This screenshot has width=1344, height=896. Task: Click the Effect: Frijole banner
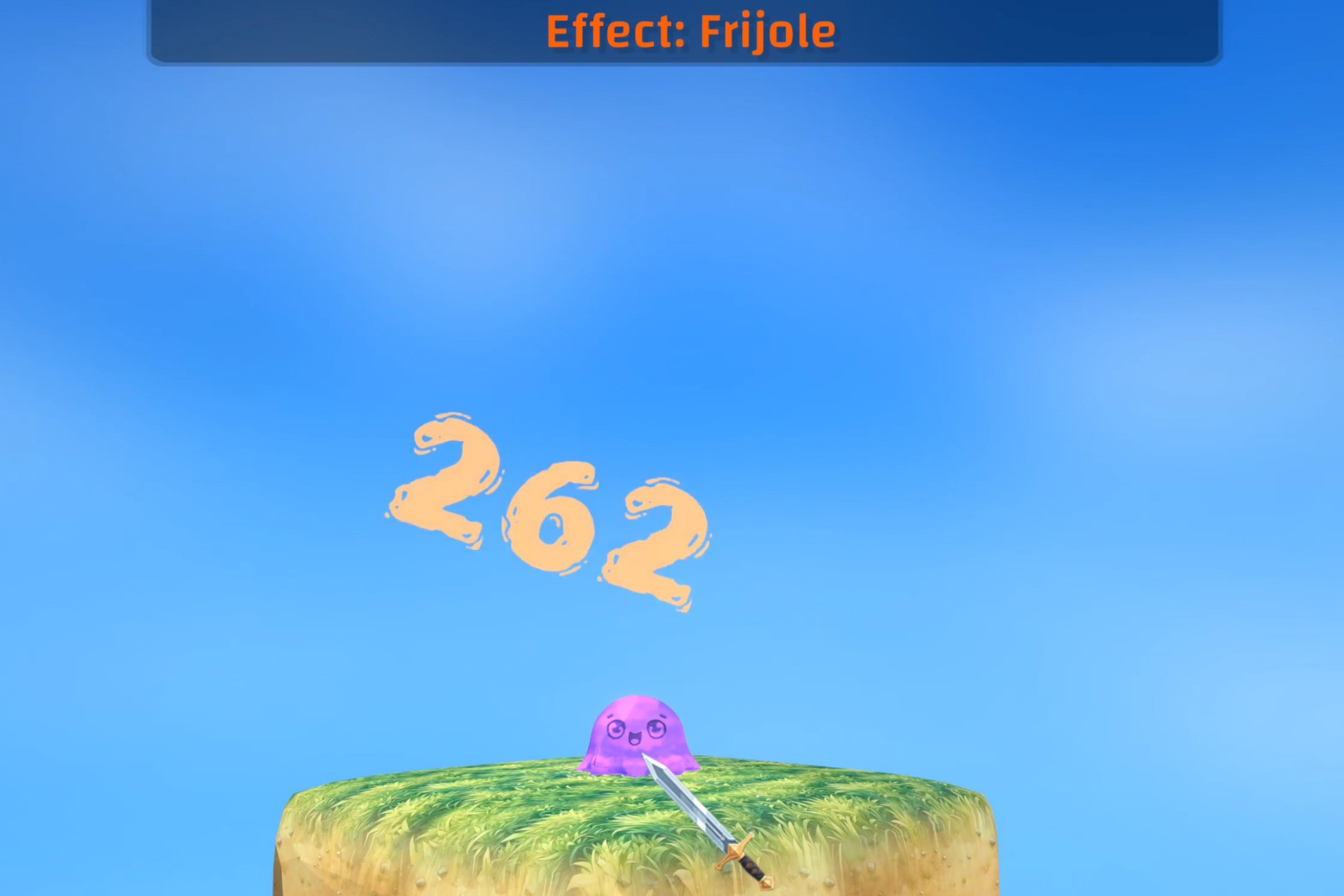[689, 31]
